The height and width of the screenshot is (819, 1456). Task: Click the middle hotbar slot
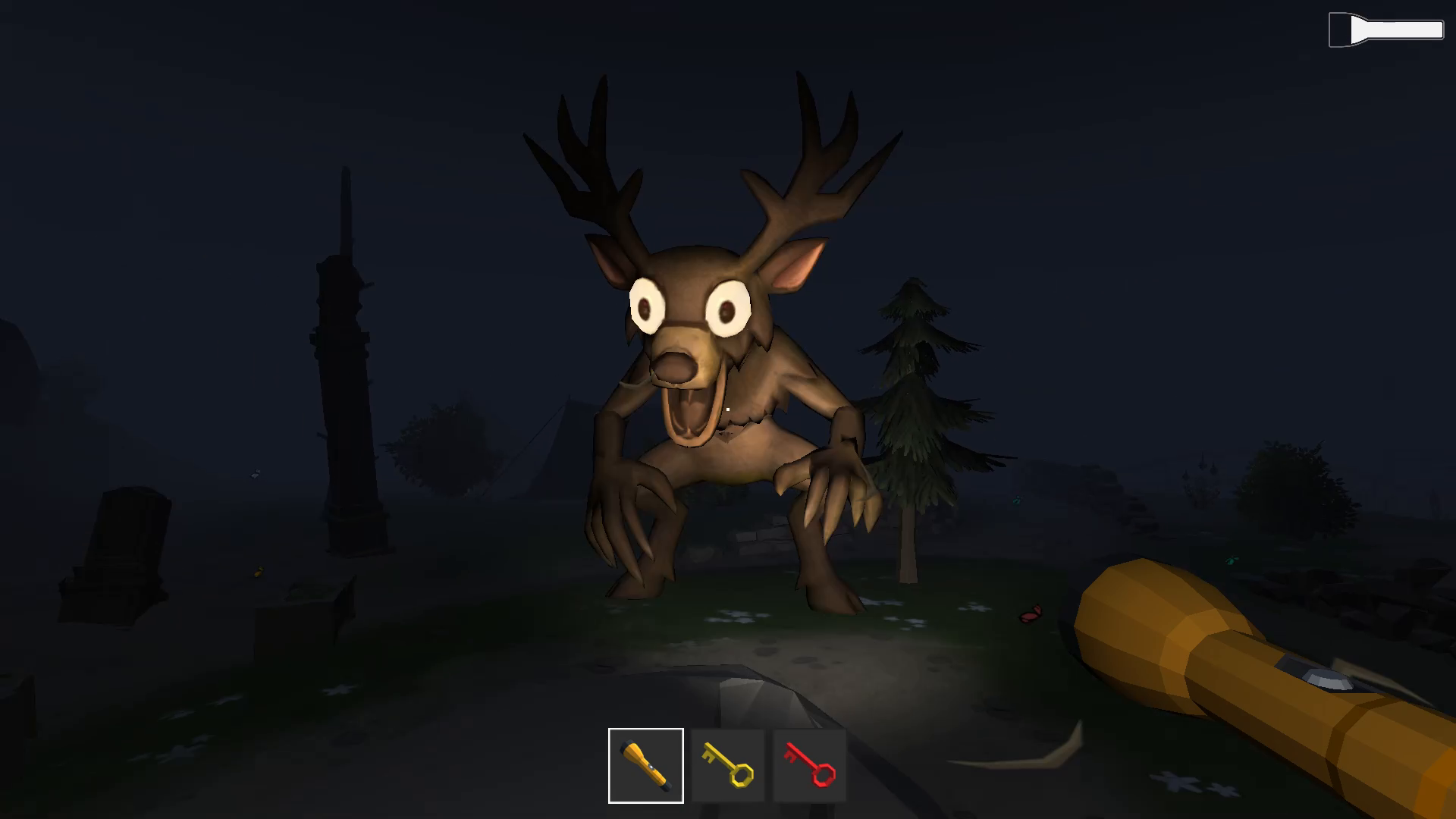point(728,764)
